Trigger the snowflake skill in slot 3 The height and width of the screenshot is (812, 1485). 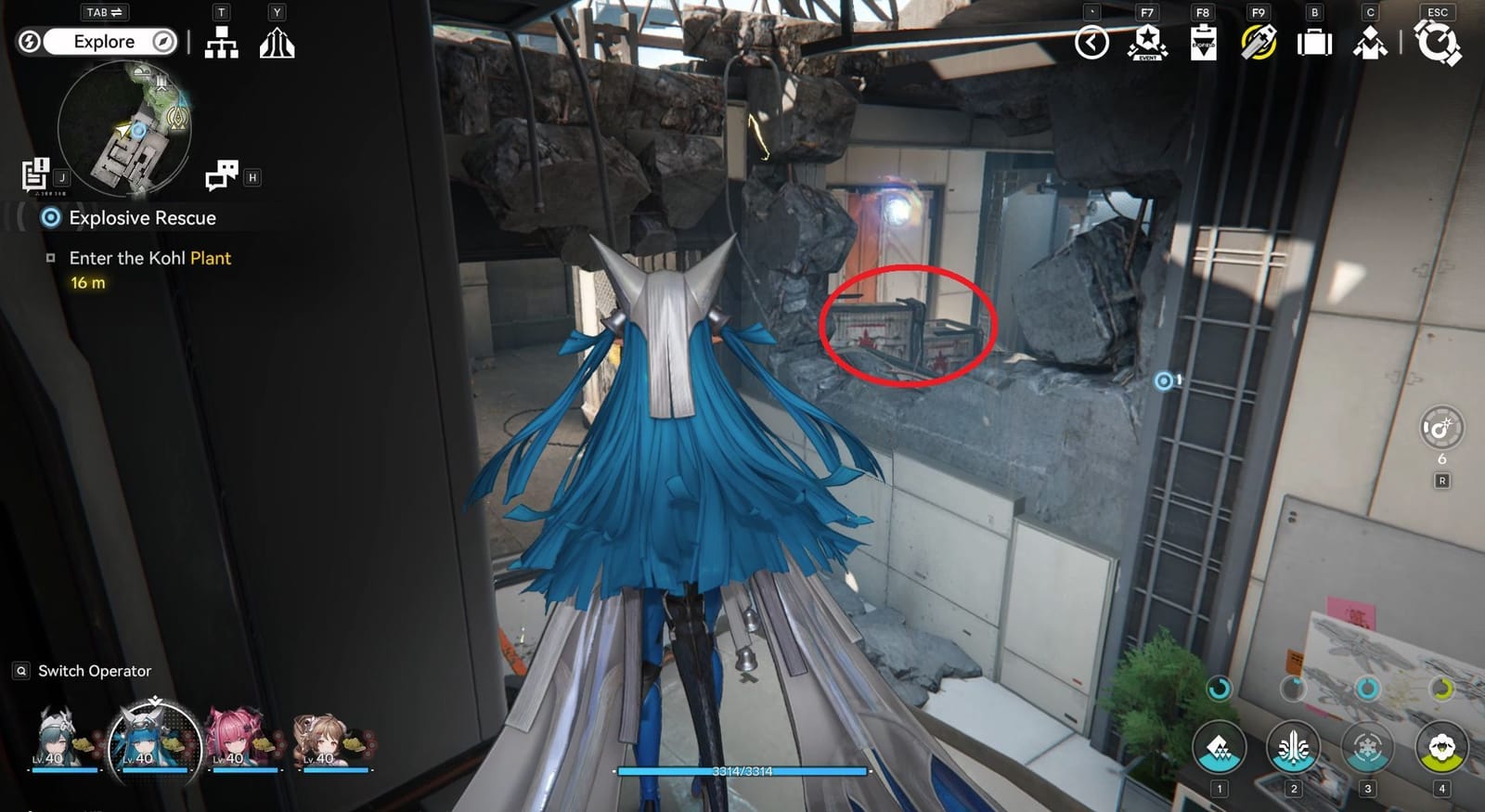[x=1366, y=748]
